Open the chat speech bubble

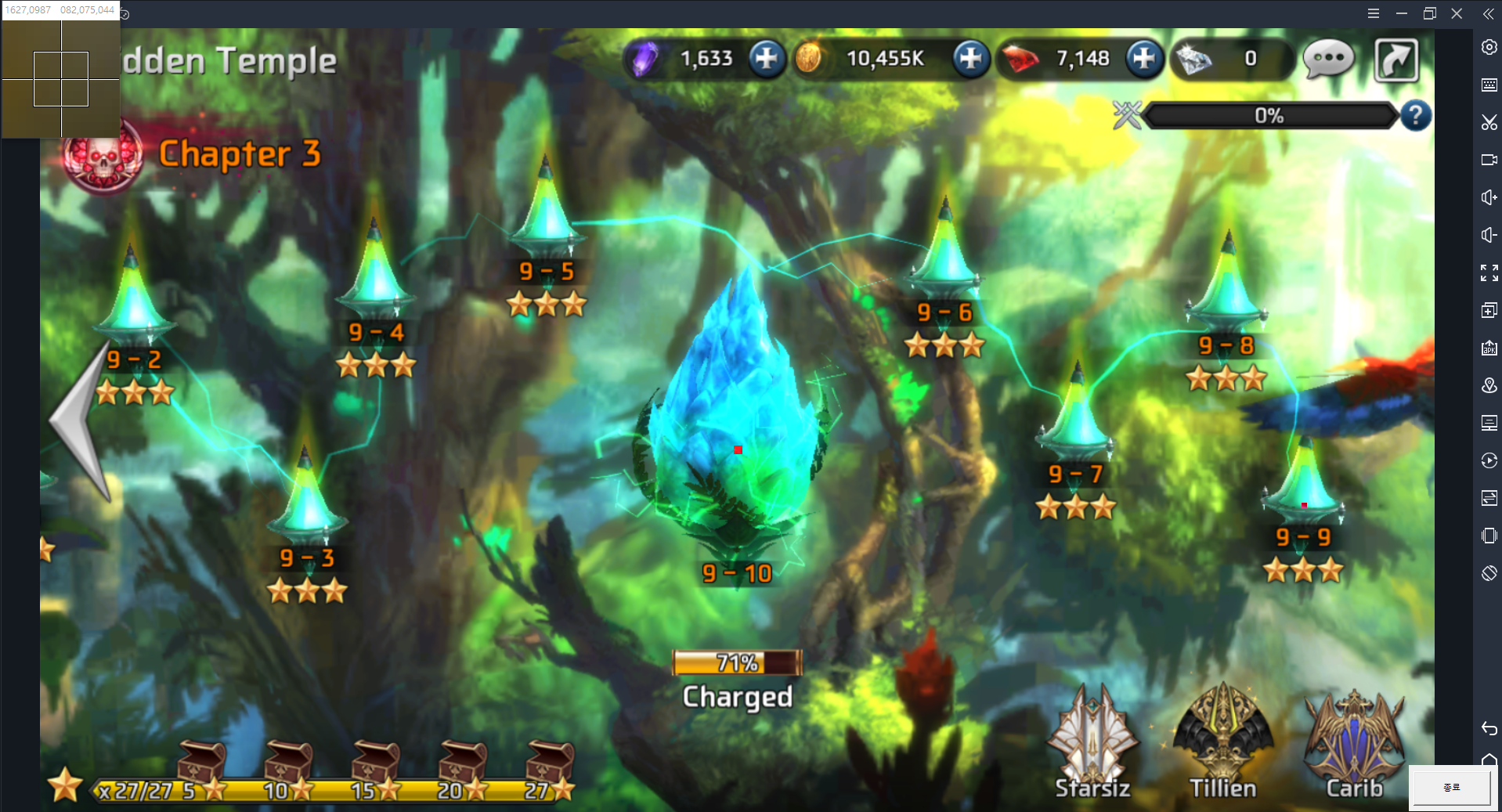pyautogui.click(x=1328, y=59)
